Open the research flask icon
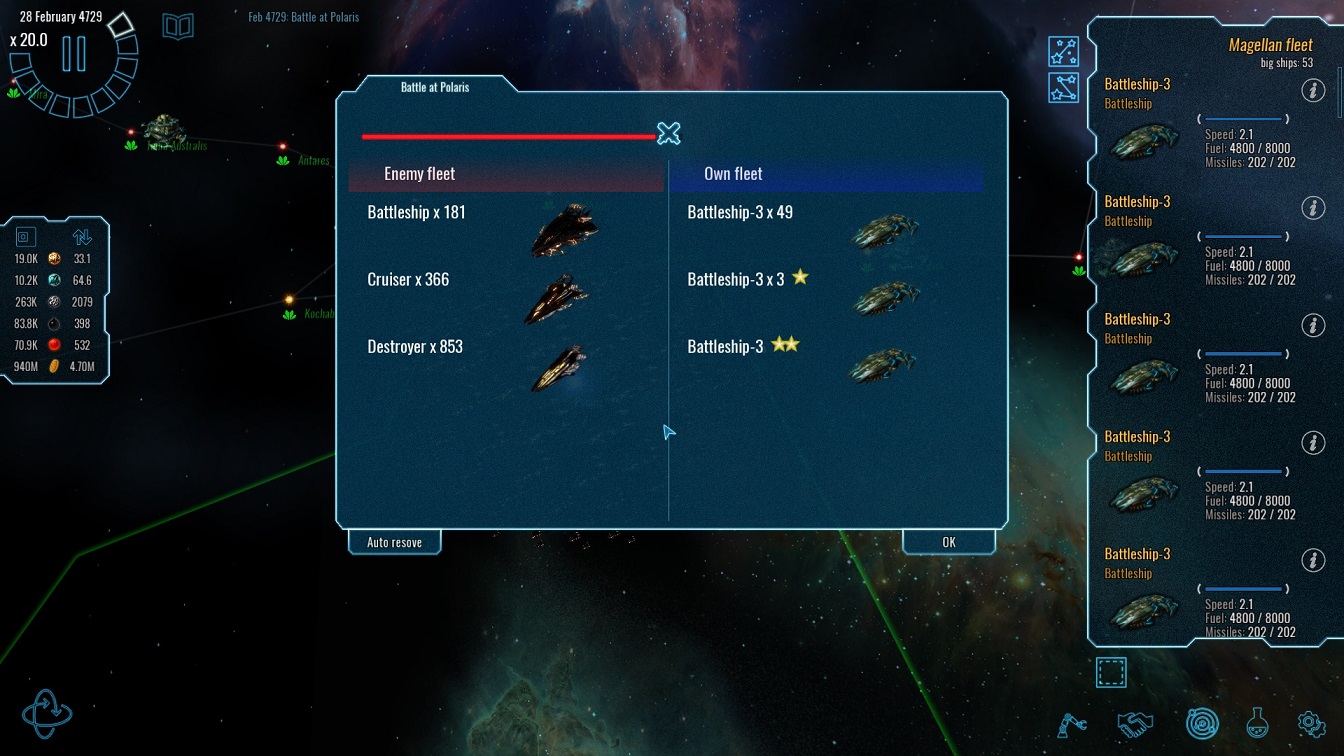This screenshot has height=756, width=1344. tap(1257, 723)
